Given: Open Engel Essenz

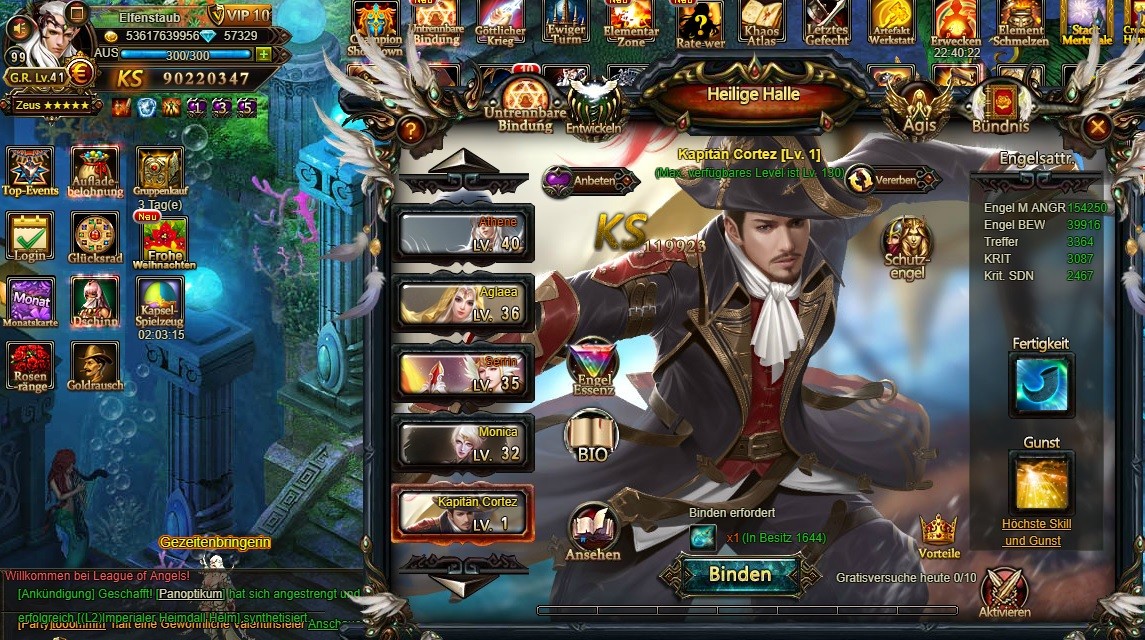Looking at the screenshot, I should coord(592,366).
